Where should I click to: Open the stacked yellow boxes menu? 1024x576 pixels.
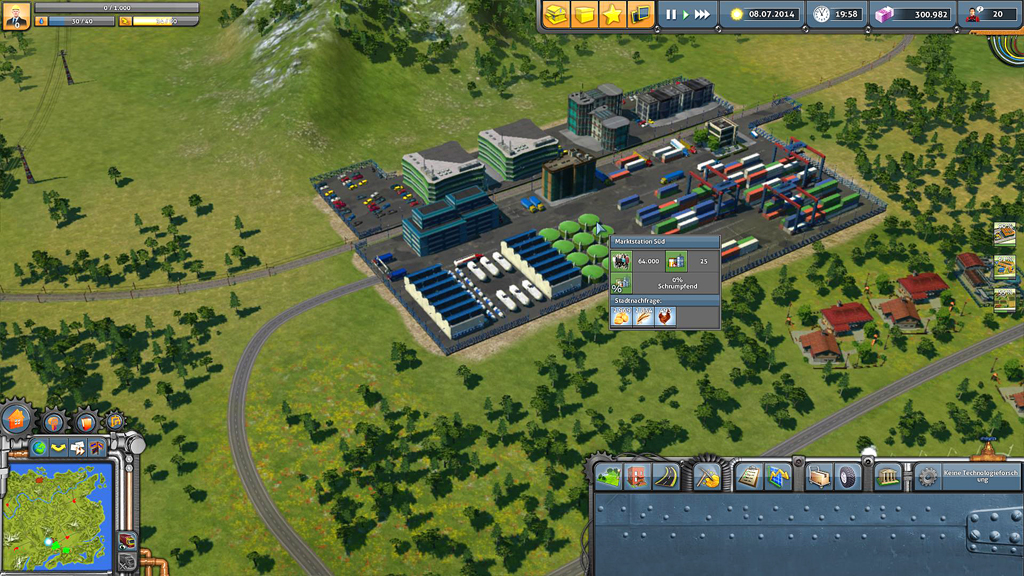point(557,14)
